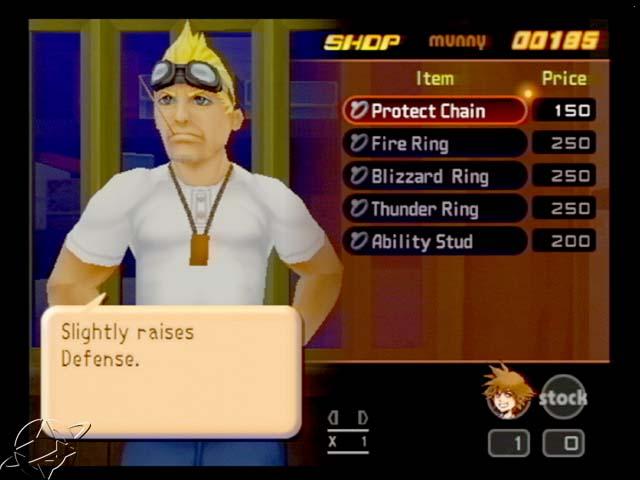This screenshot has height=480, width=640.
Task: Choose Ability Stud in the shop
Action: (434, 241)
